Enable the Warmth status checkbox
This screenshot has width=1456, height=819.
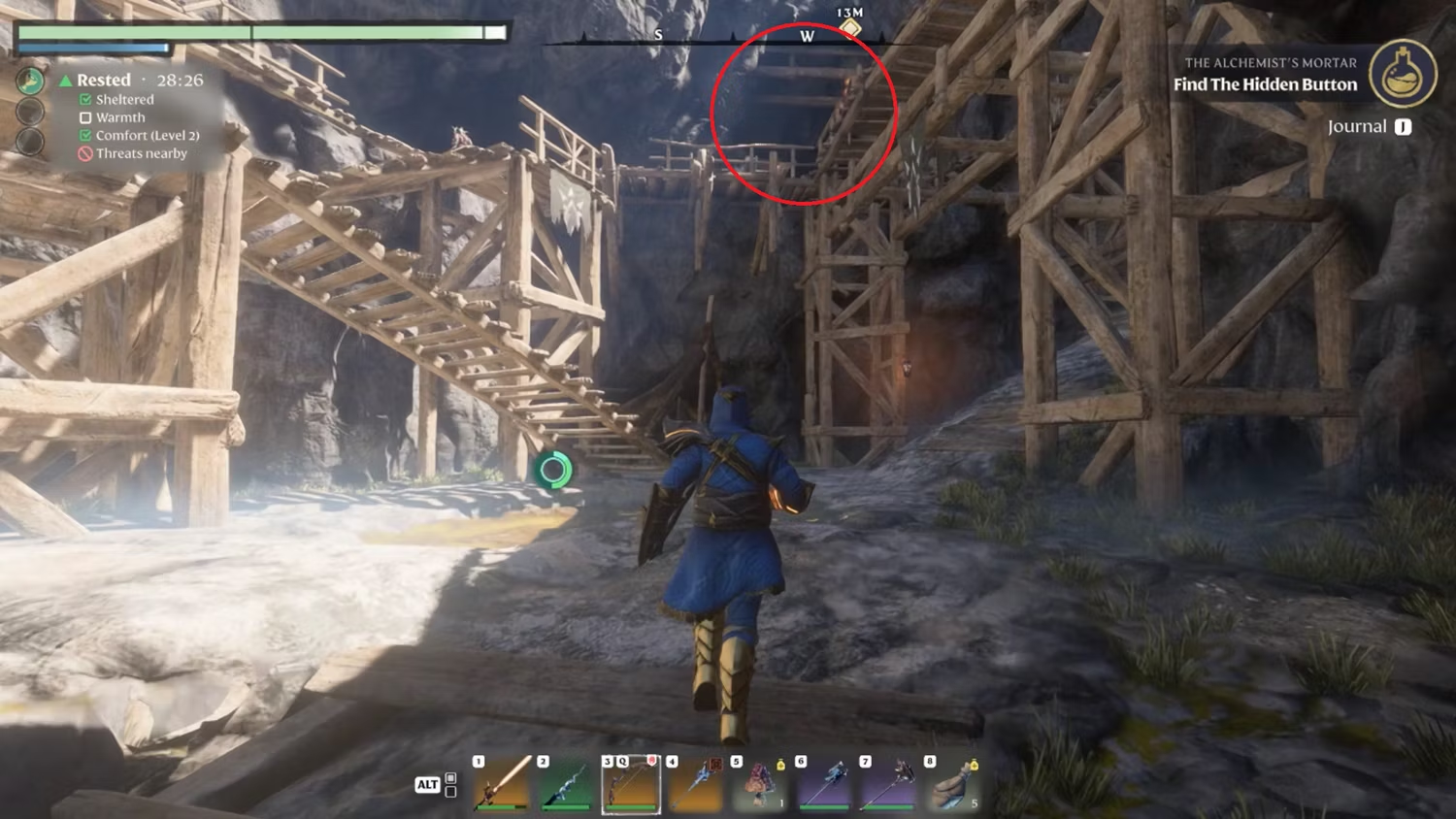click(85, 117)
